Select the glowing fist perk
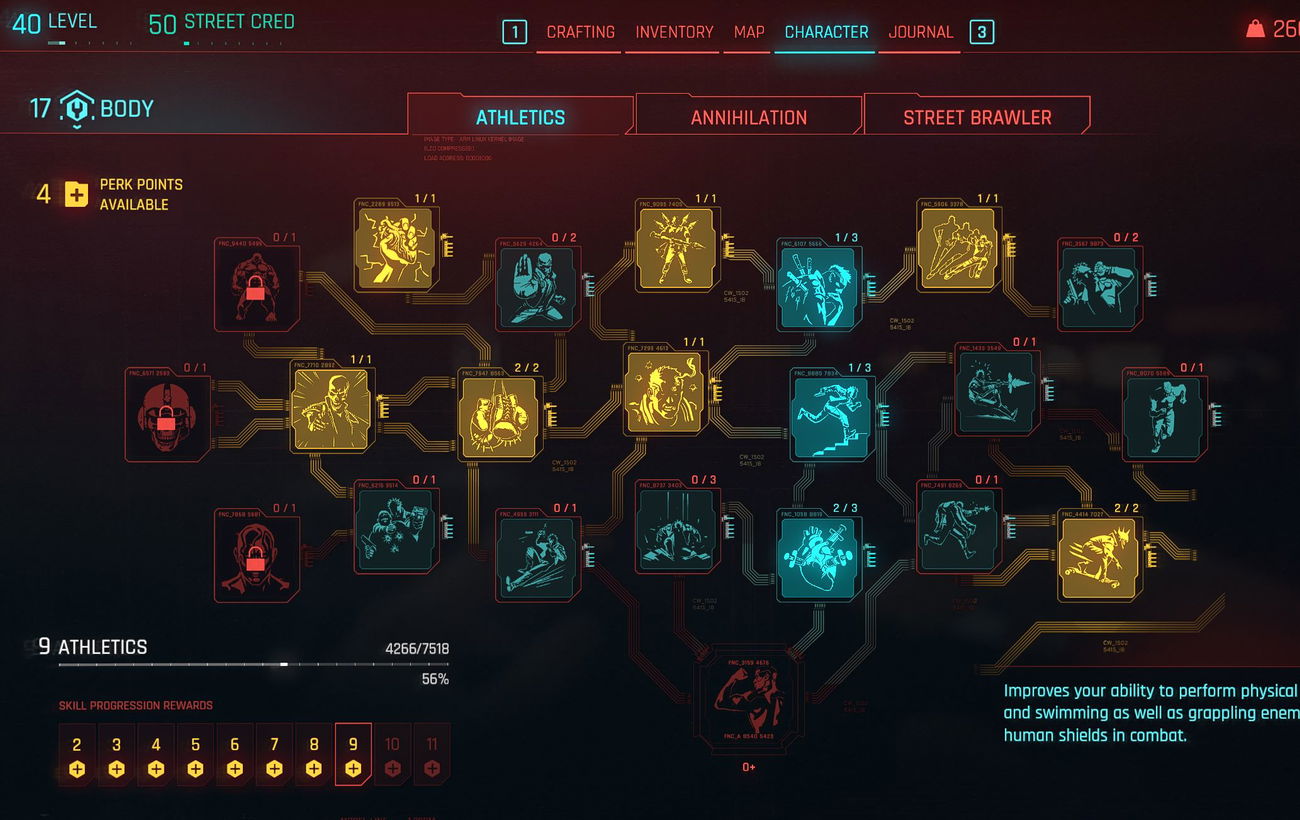 tap(396, 248)
